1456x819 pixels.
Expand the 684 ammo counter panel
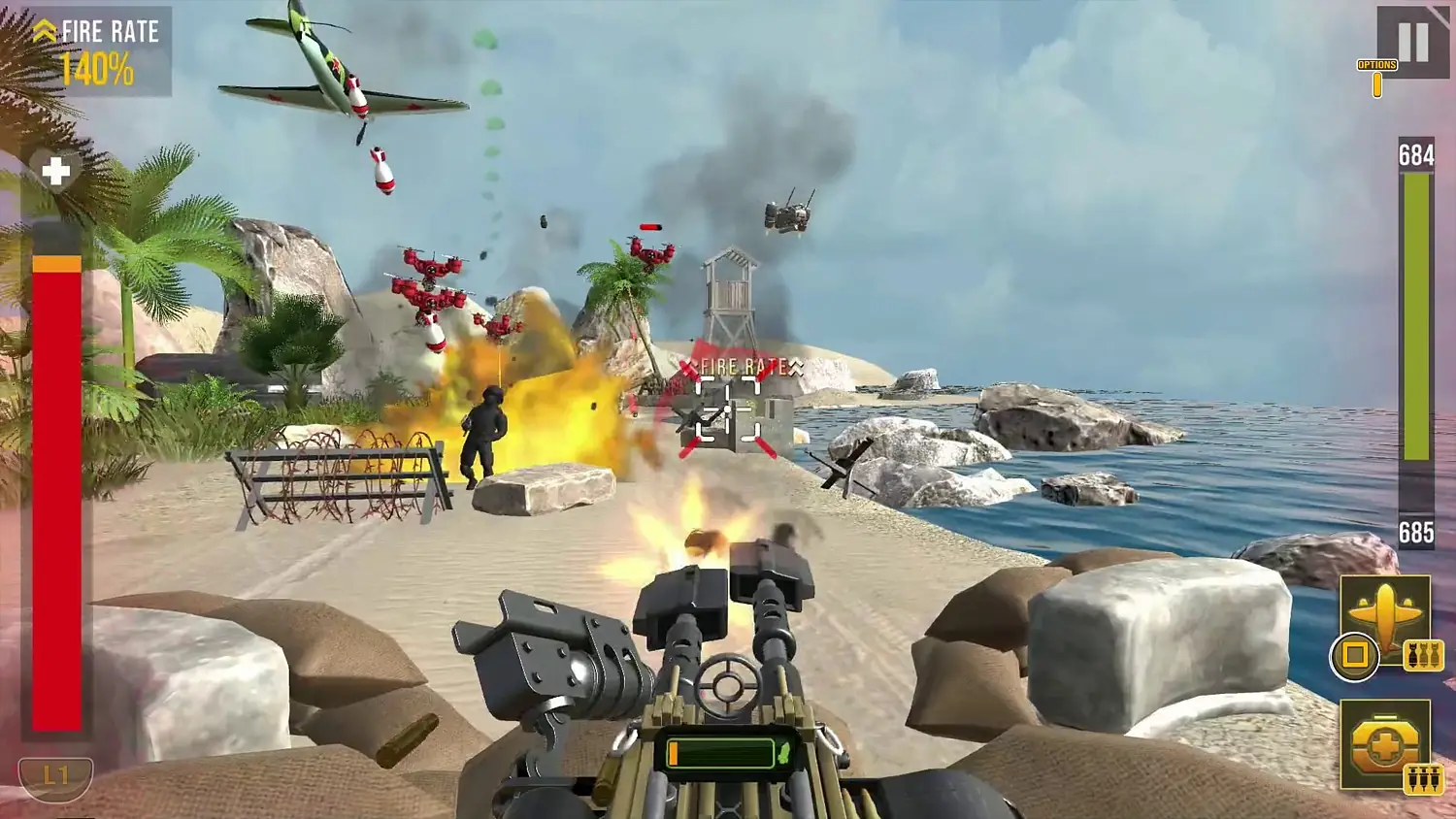pyautogui.click(x=1415, y=153)
